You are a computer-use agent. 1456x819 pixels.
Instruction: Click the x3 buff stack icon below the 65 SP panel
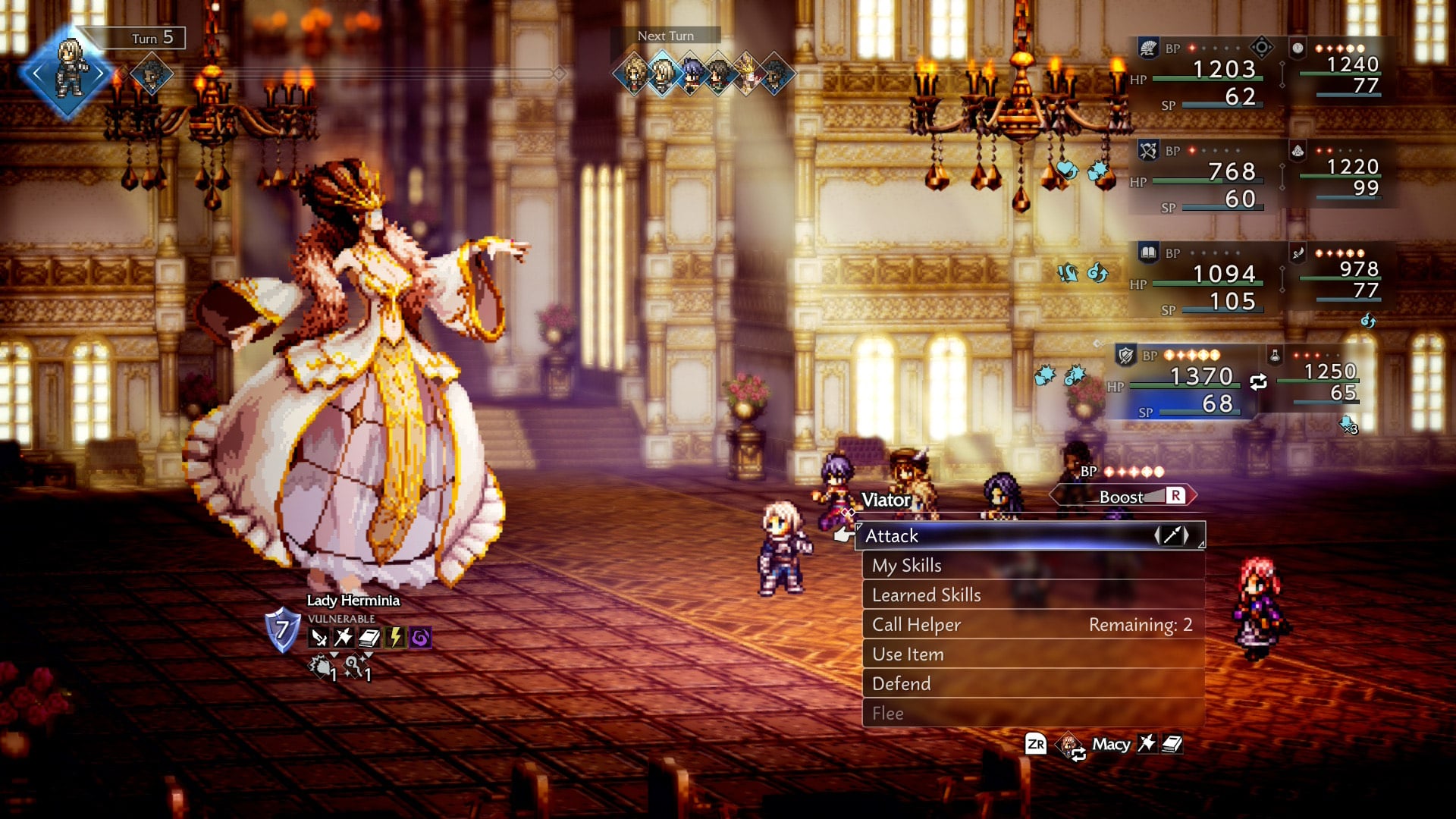pyautogui.click(x=1348, y=426)
